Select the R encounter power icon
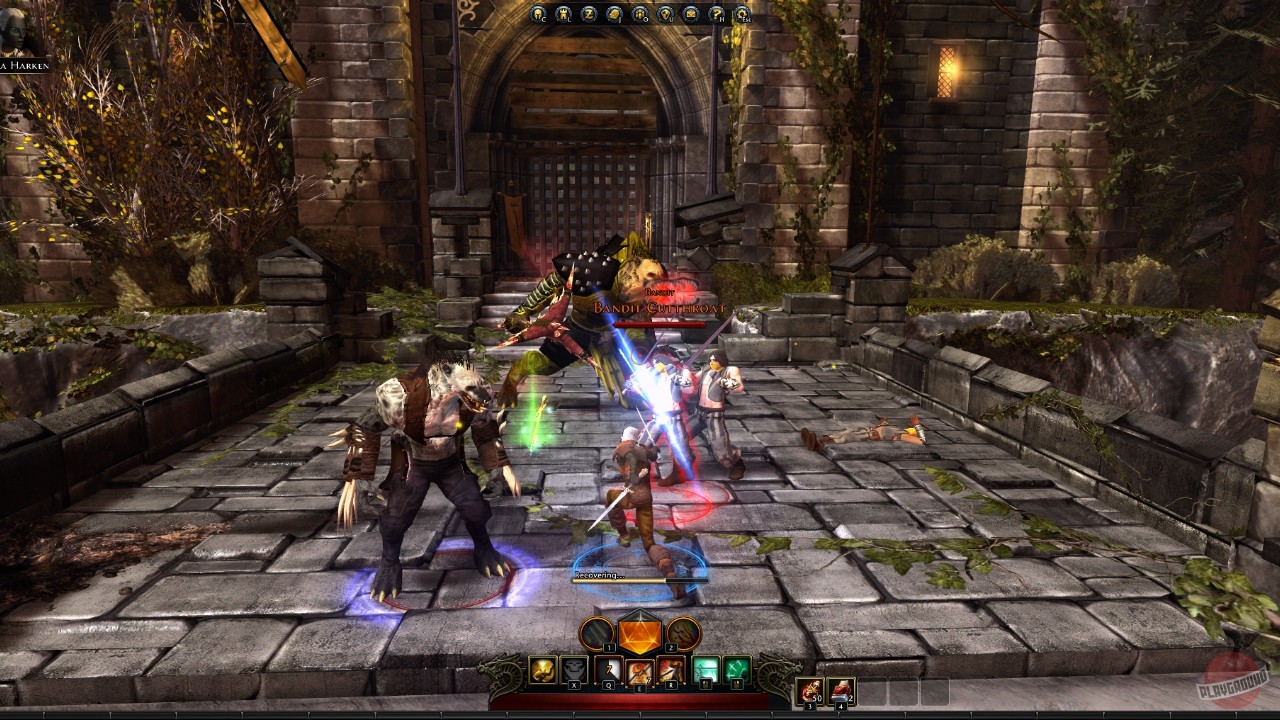This screenshot has width=1280, height=720. (671, 670)
